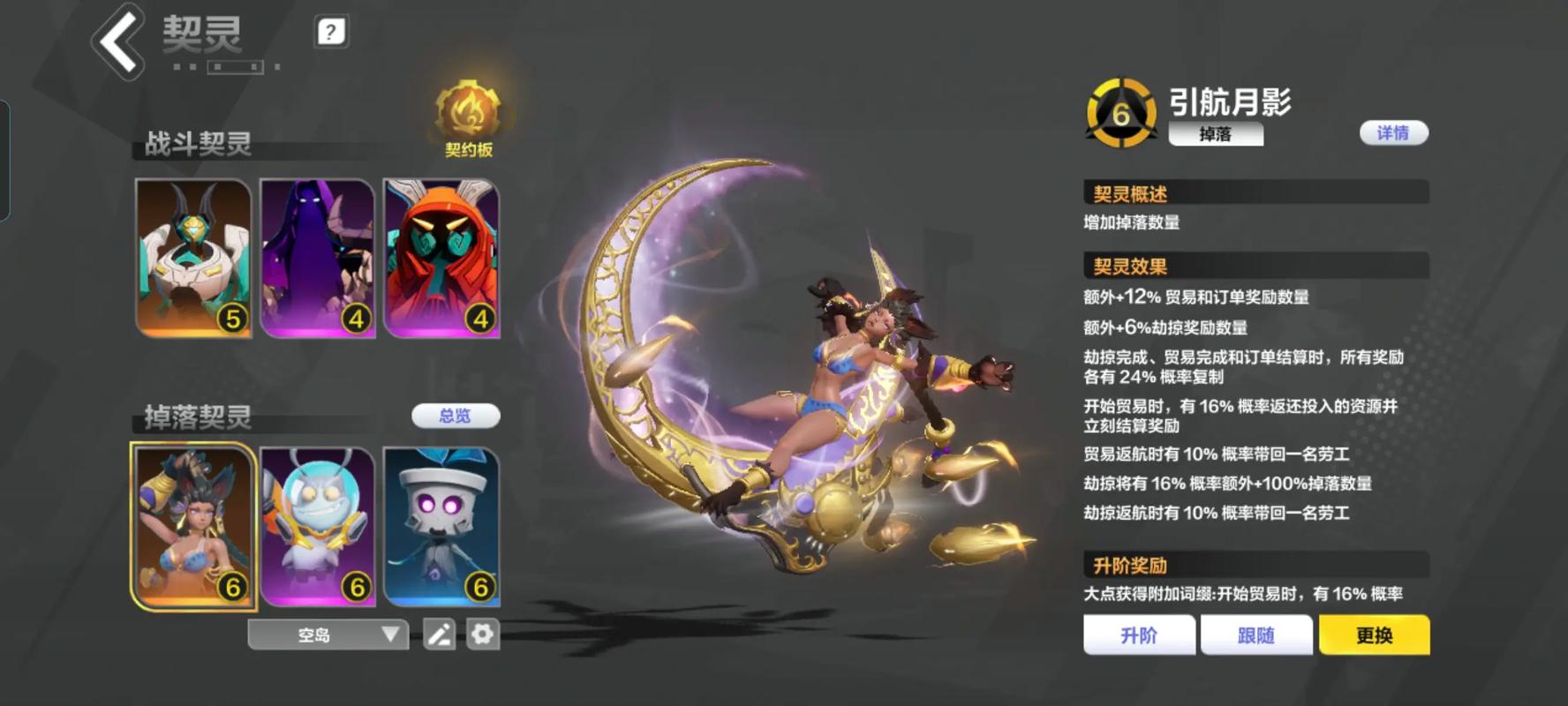Click the pencil edit icon near 空岛
The height and width of the screenshot is (706, 1568).
pos(438,635)
